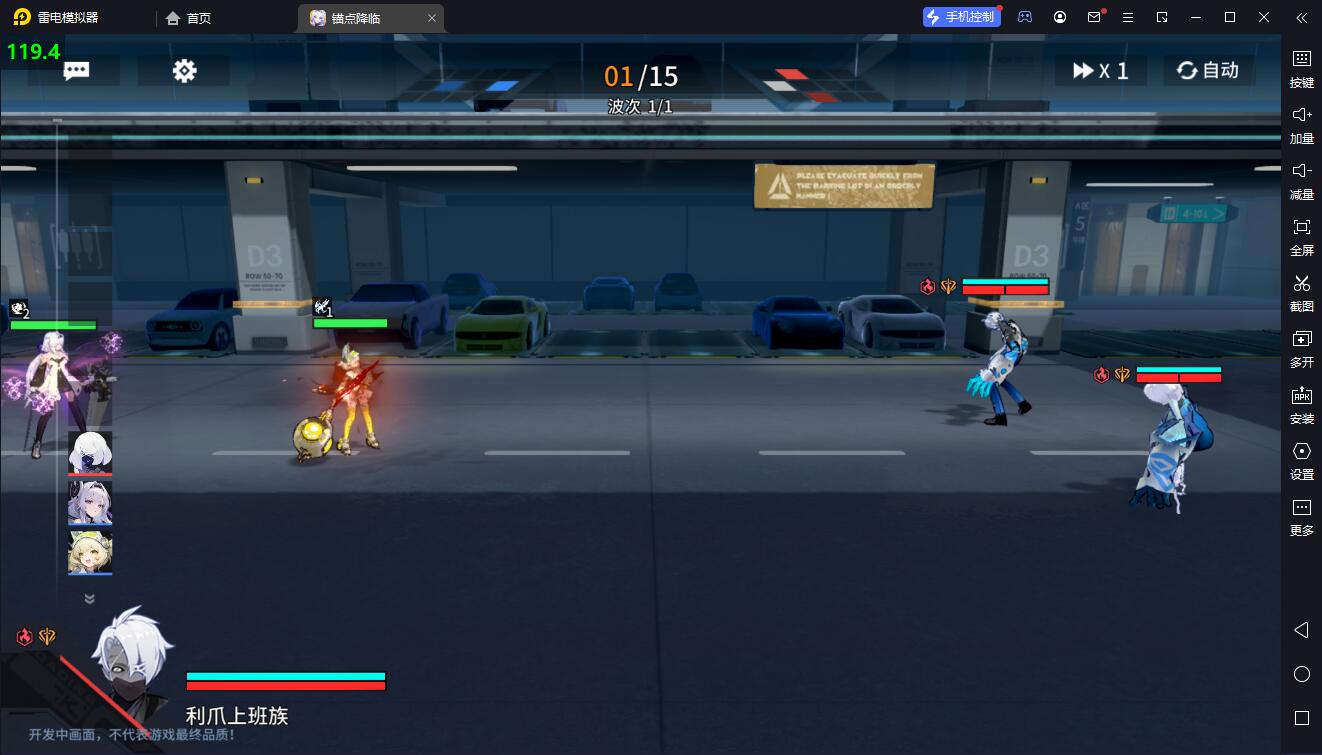Screen dimensions: 1322x755
Task: Close the 锚点降临 game tab
Action: [x=431, y=18]
